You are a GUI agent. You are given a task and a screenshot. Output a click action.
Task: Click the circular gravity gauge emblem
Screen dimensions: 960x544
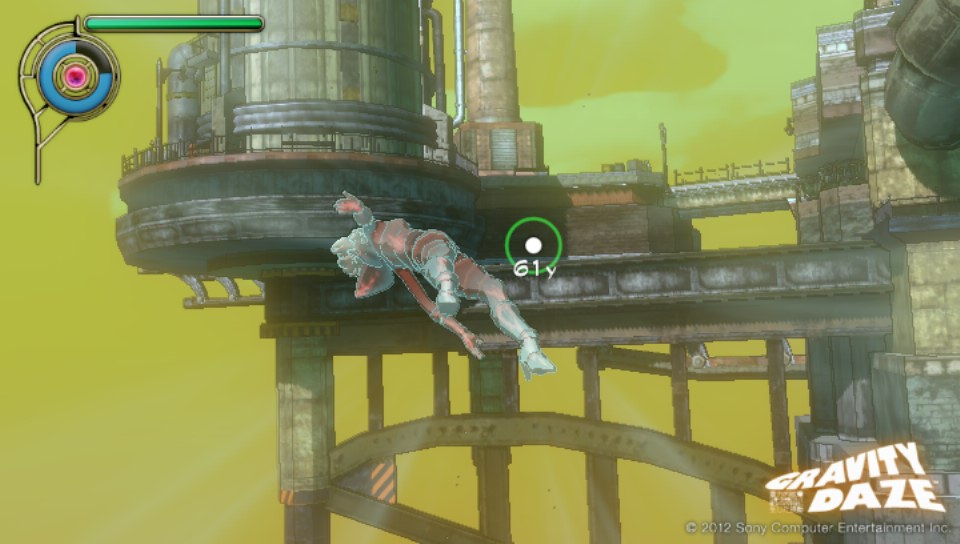pyautogui.click(x=74, y=75)
